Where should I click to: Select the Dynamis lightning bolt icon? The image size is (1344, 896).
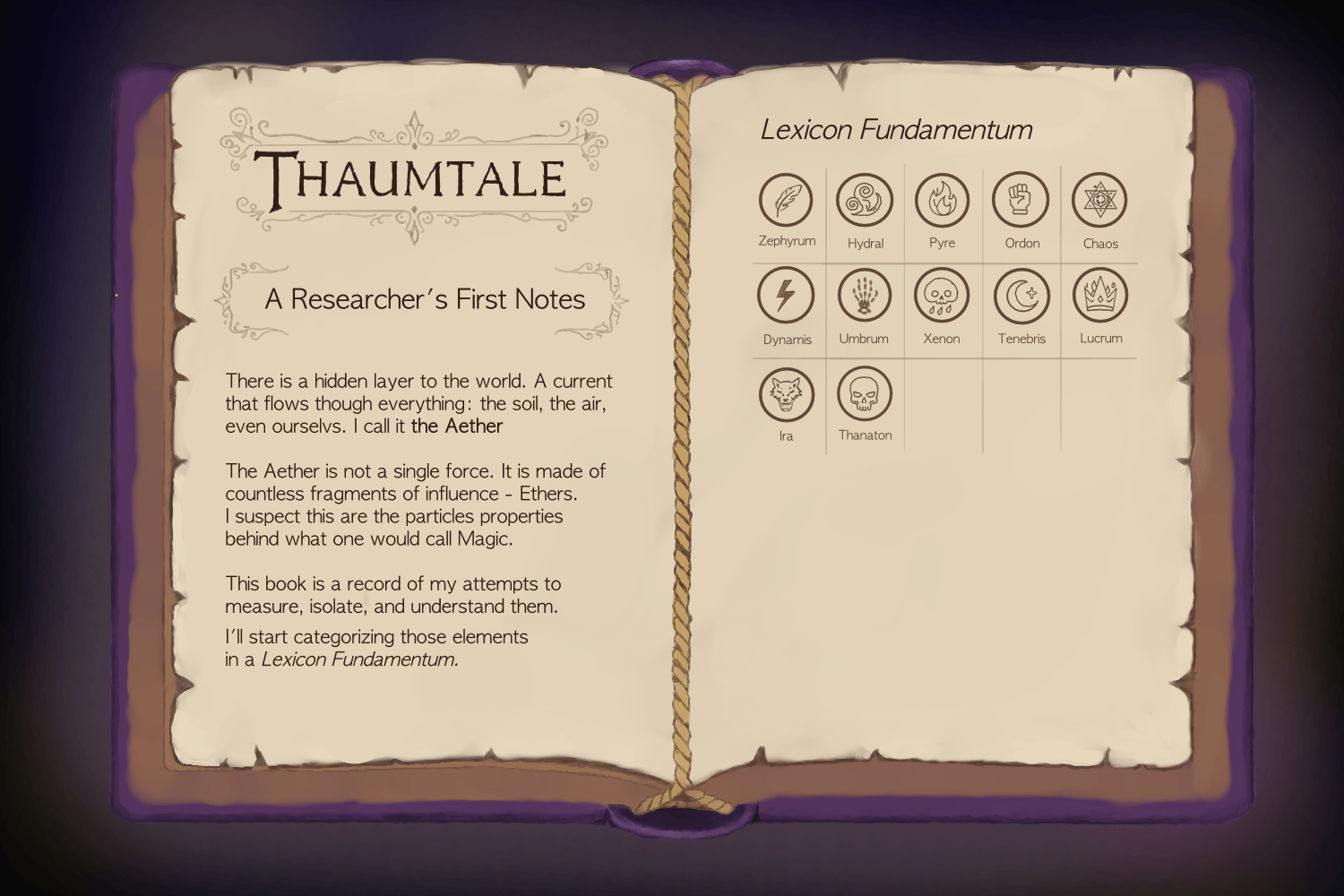click(786, 297)
